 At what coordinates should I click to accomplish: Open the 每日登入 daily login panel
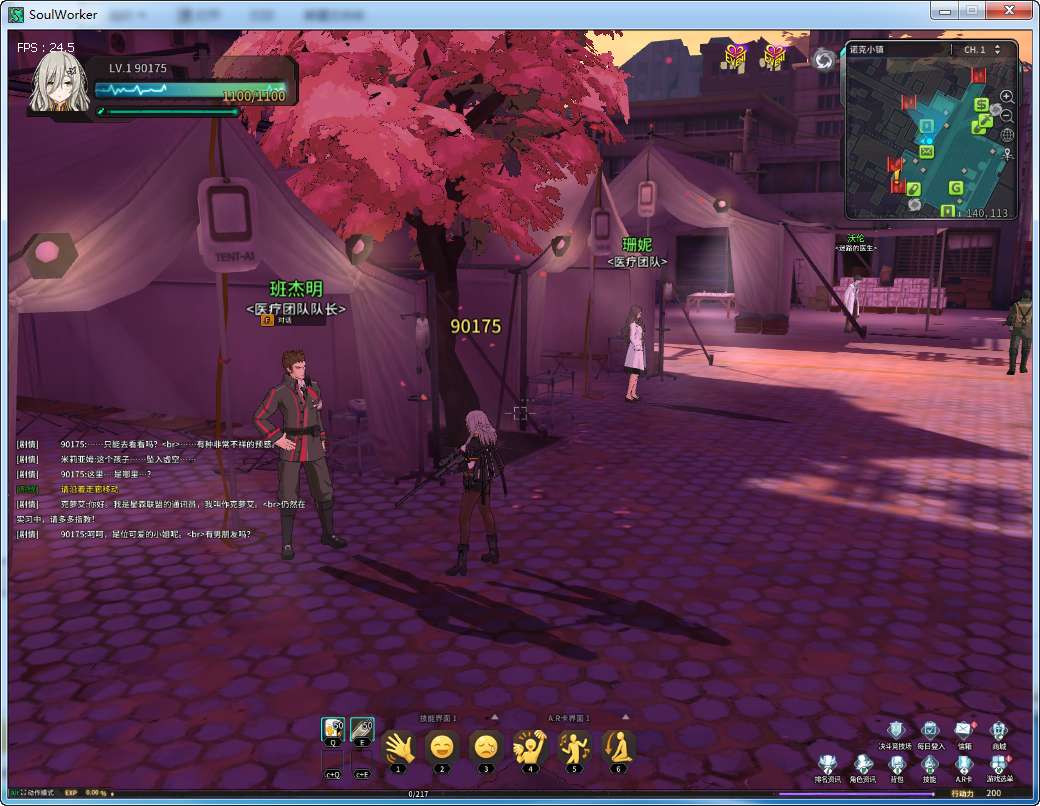930,731
